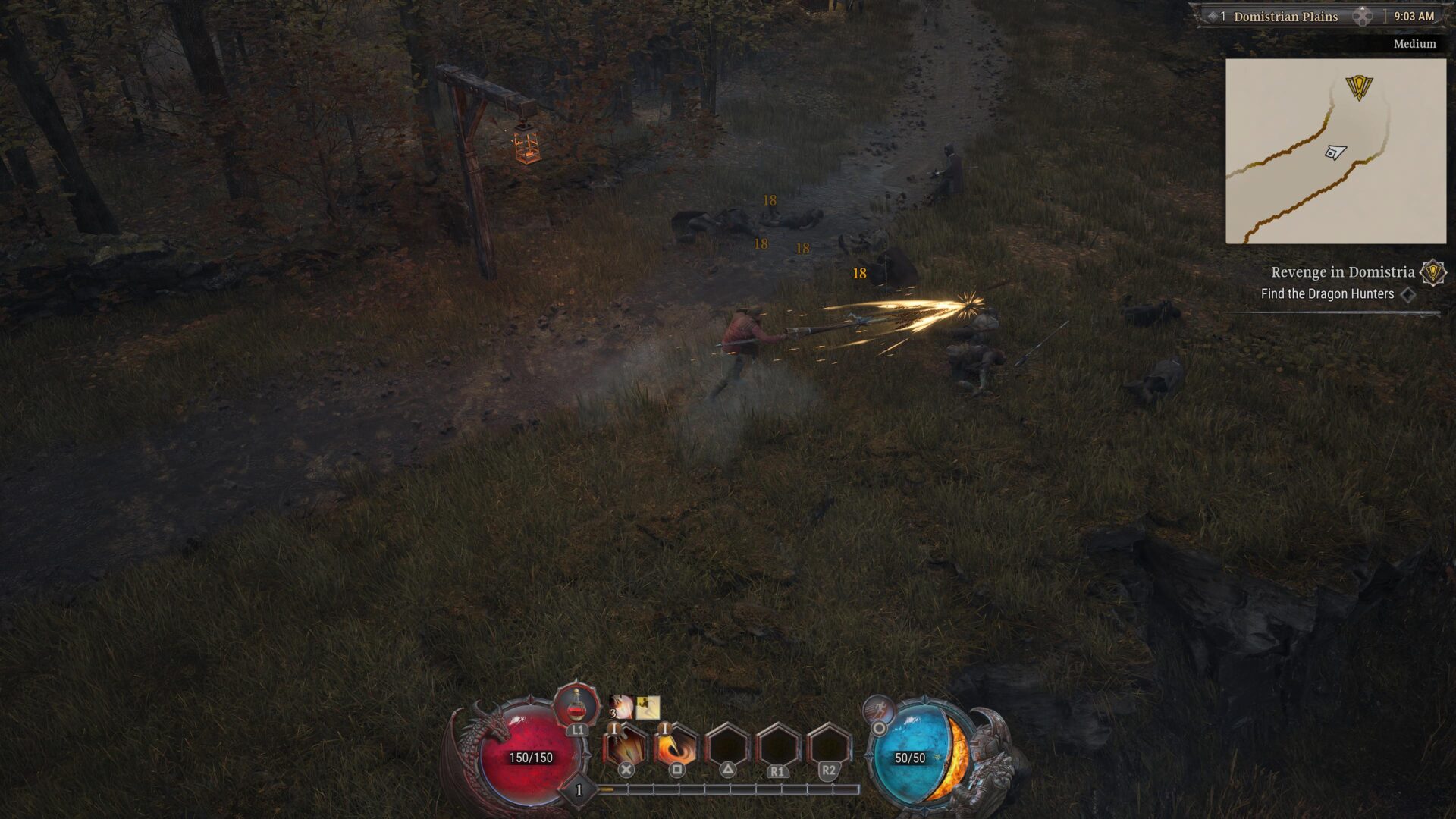The height and width of the screenshot is (819, 1456).
Task: Activate the spear thrust skill slot
Action: tap(626, 747)
